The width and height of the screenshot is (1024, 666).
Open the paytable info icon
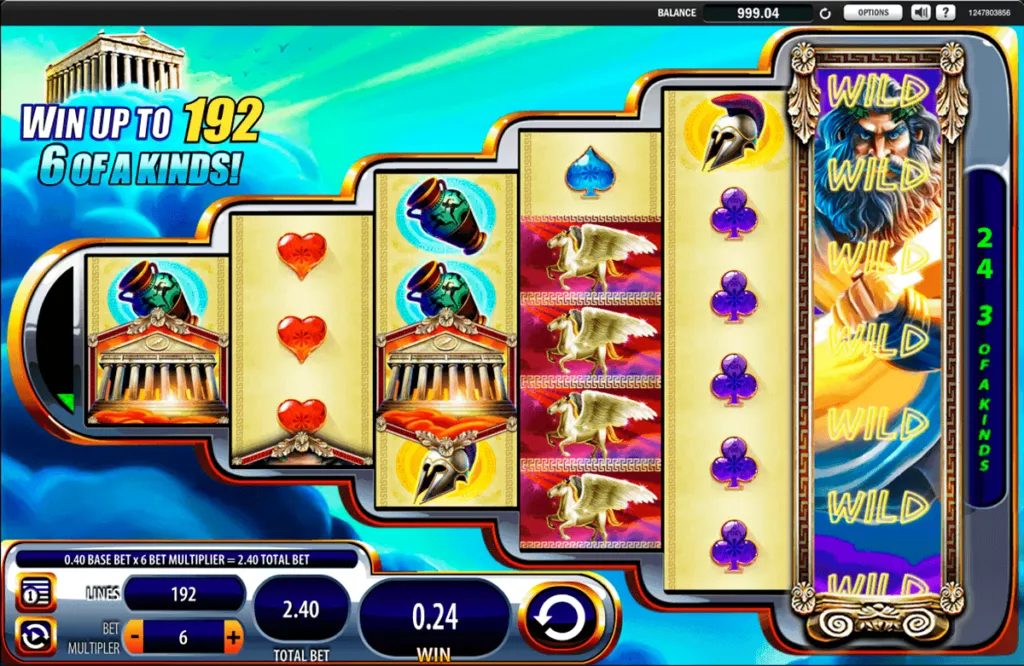[x=37, y=592]
